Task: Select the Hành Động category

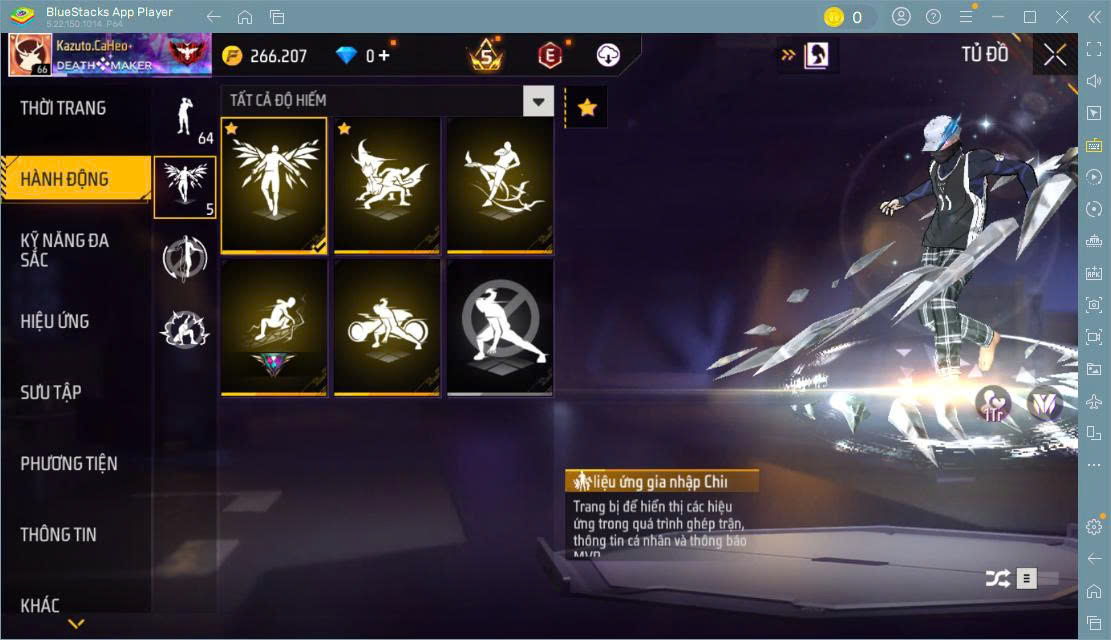Action: 65,180
